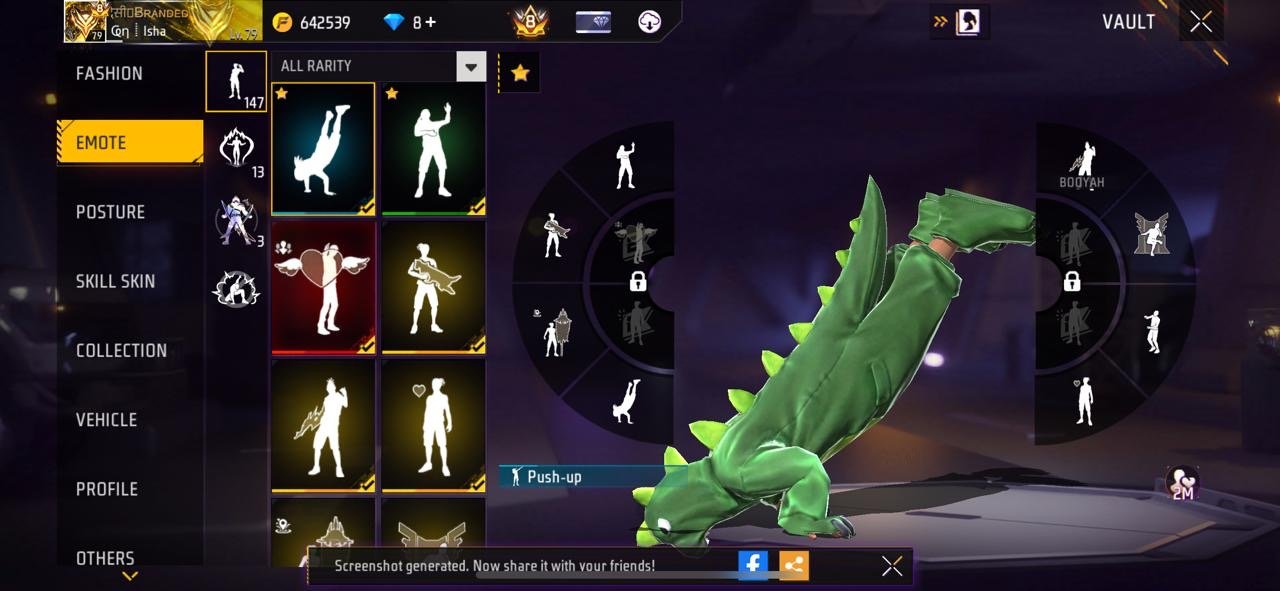This screenshot has width=1280, height=591.
Task: Select the Push-up emote tile
Action: [323, 149]
